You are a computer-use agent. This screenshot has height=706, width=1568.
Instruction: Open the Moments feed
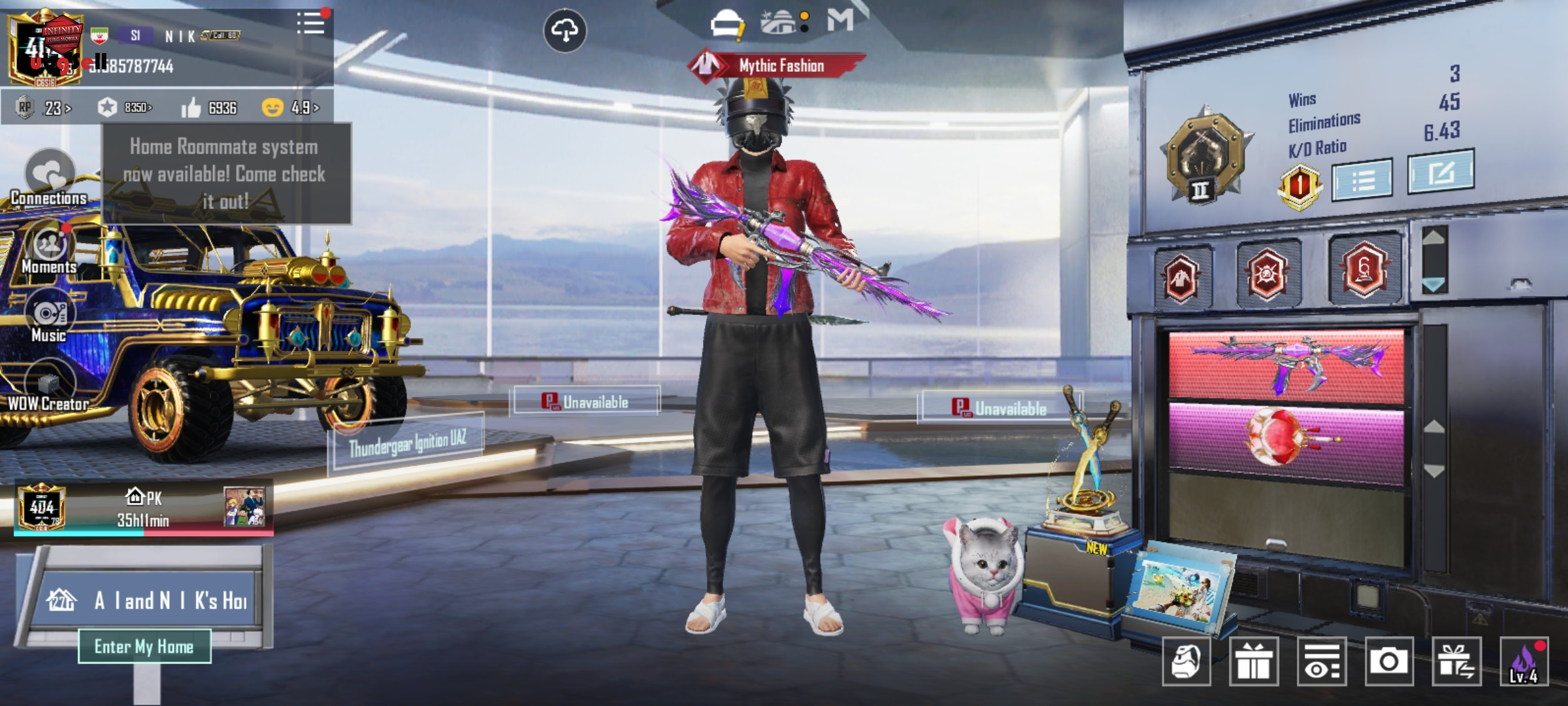point(49,248)
